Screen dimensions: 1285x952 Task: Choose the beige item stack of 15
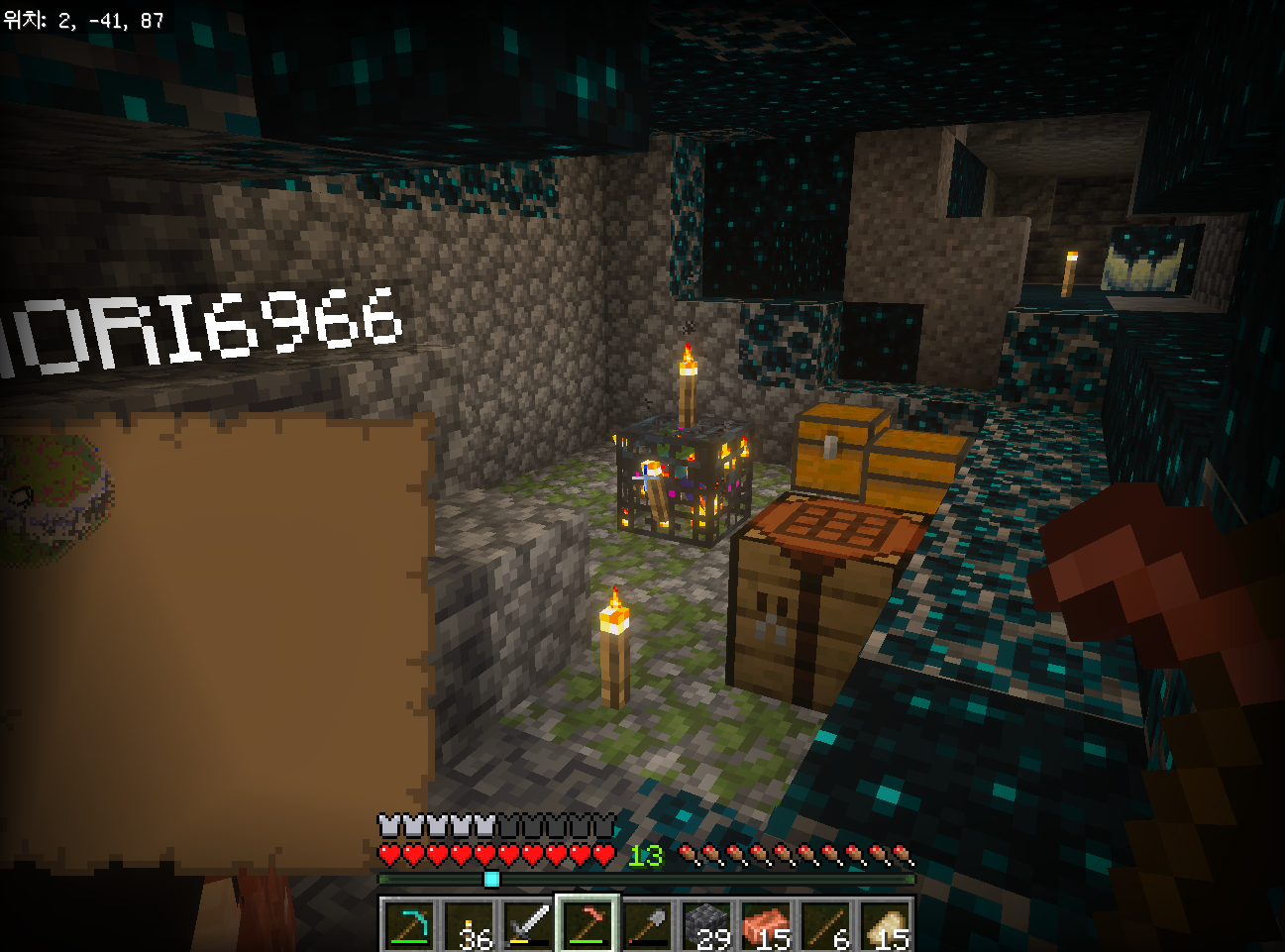[x=885, y=925]
